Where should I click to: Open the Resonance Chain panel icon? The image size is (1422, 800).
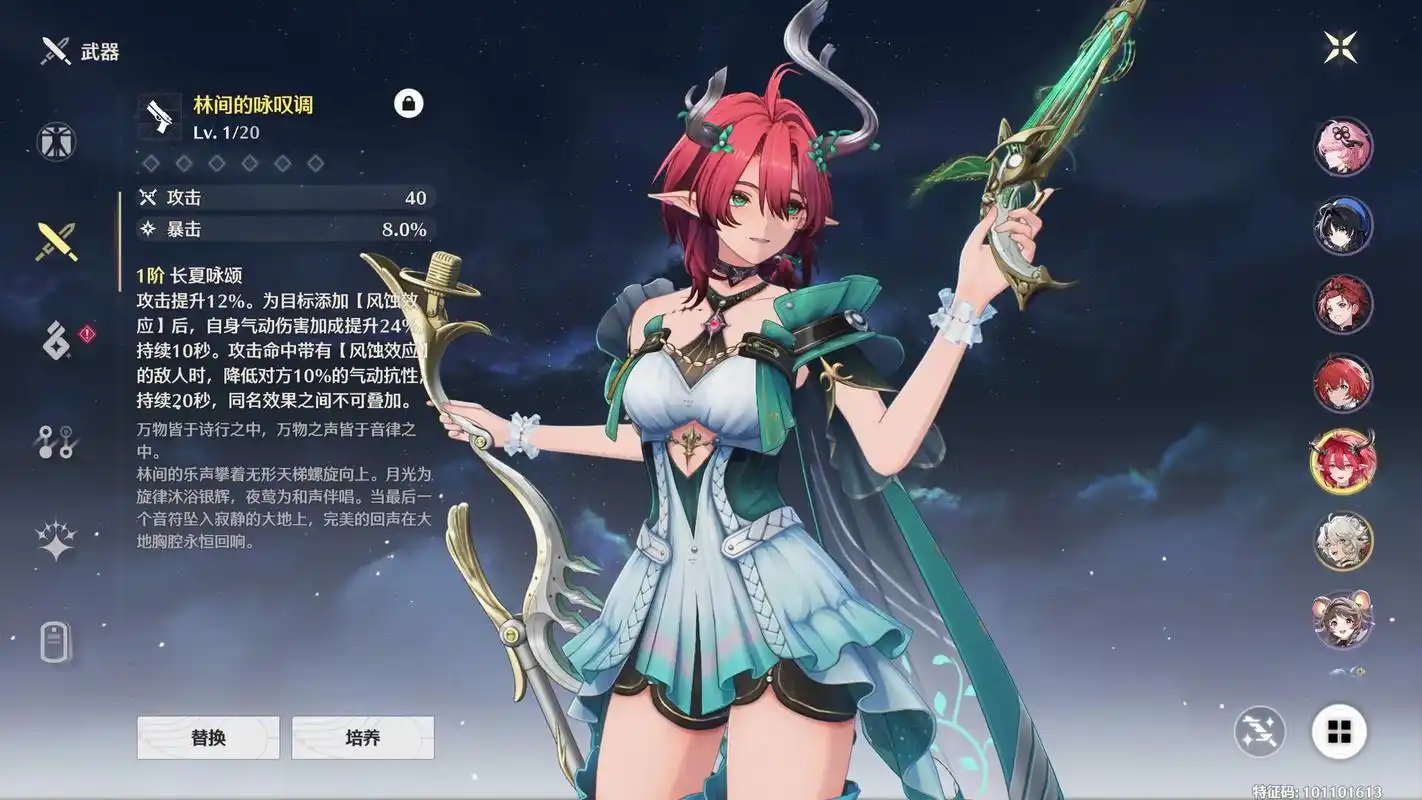(x=55, y=440)
